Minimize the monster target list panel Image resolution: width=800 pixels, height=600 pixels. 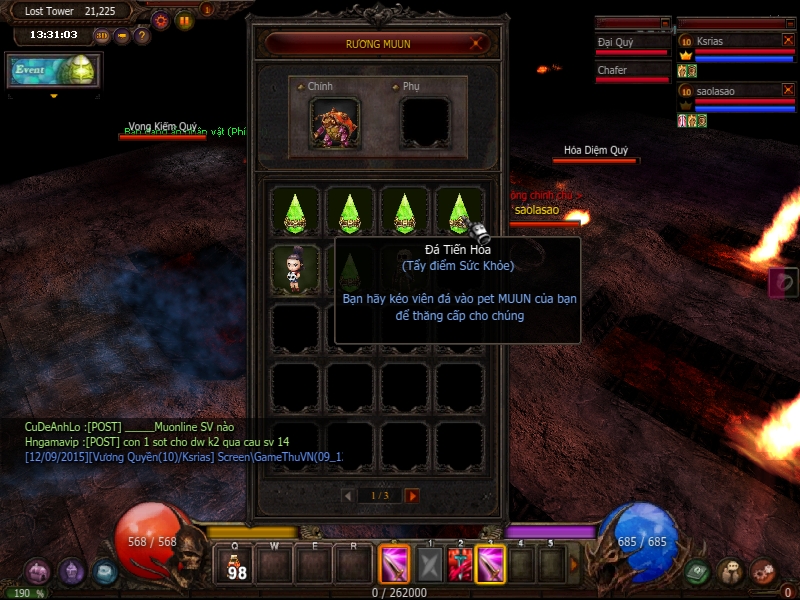(665, 22)
